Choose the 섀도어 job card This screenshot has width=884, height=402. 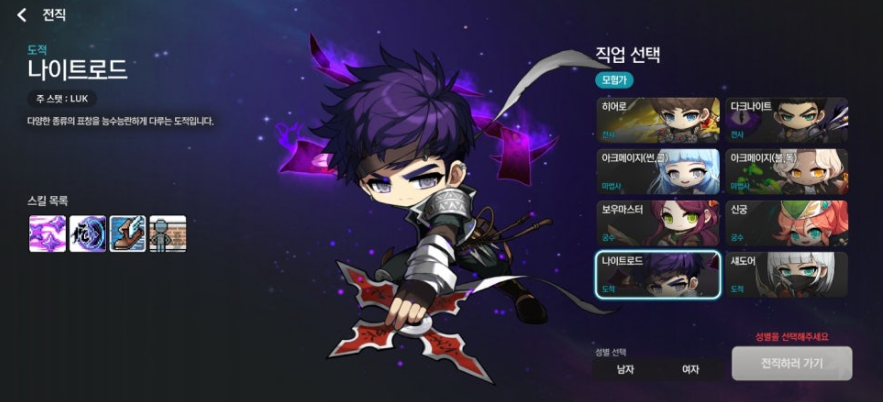click(x=787, y=274)
